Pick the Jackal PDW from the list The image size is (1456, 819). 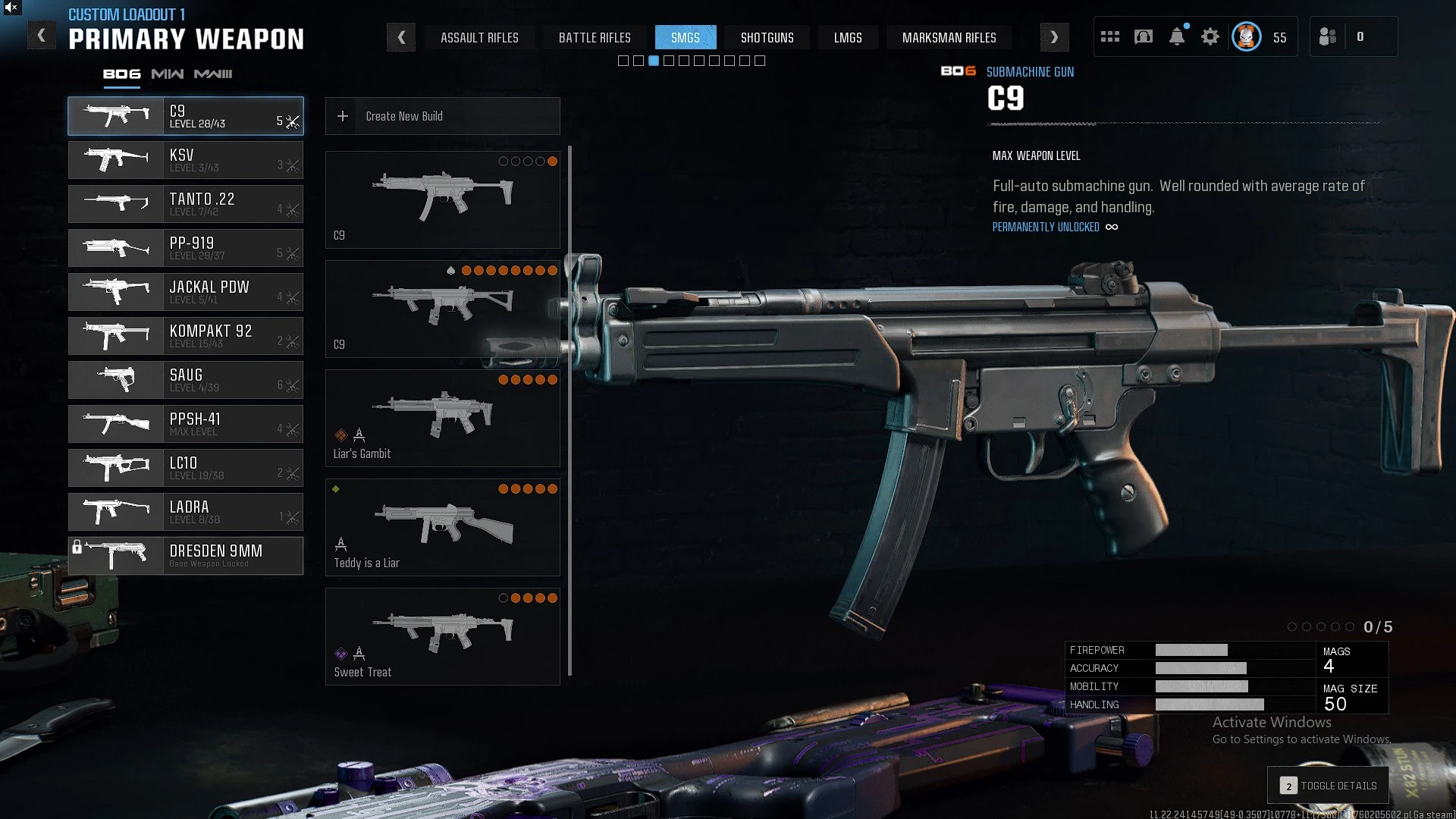coord(186,292)
